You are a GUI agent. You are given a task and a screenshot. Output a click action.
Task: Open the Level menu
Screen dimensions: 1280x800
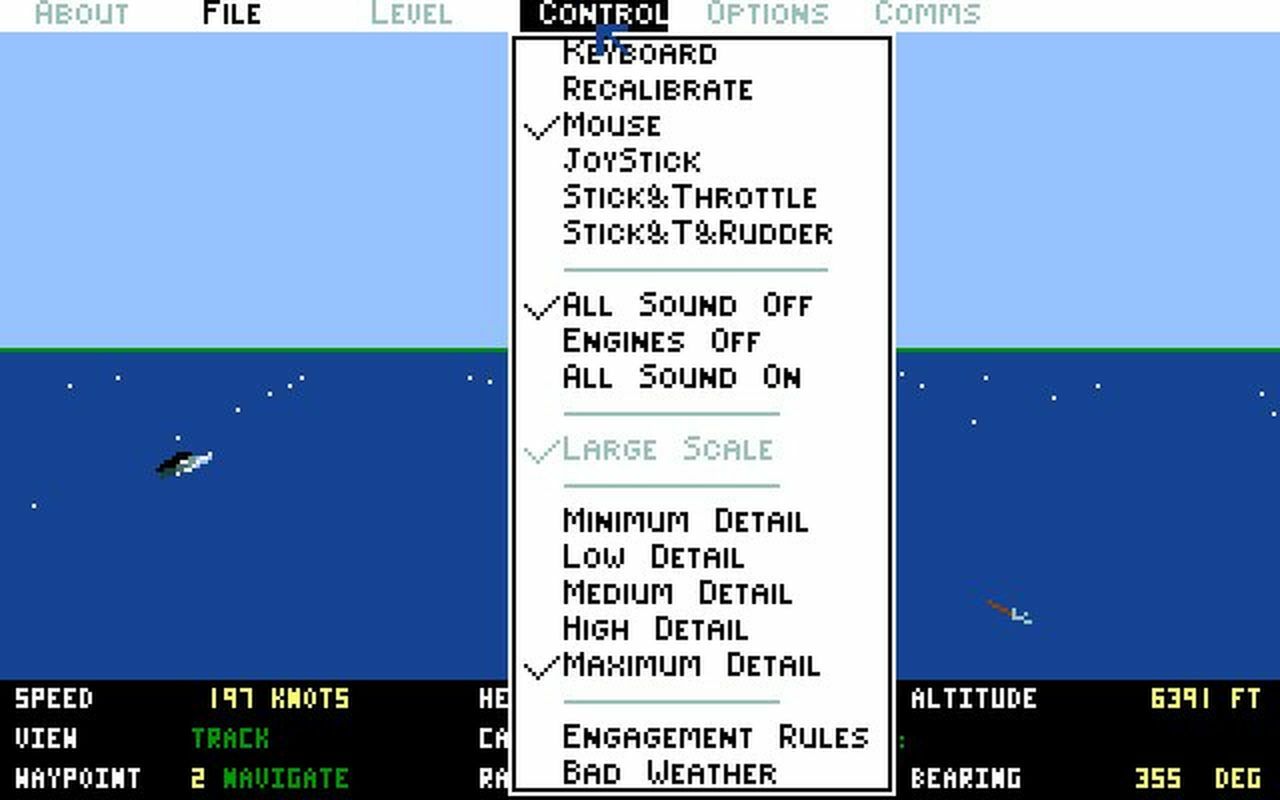tap(410, 14)
